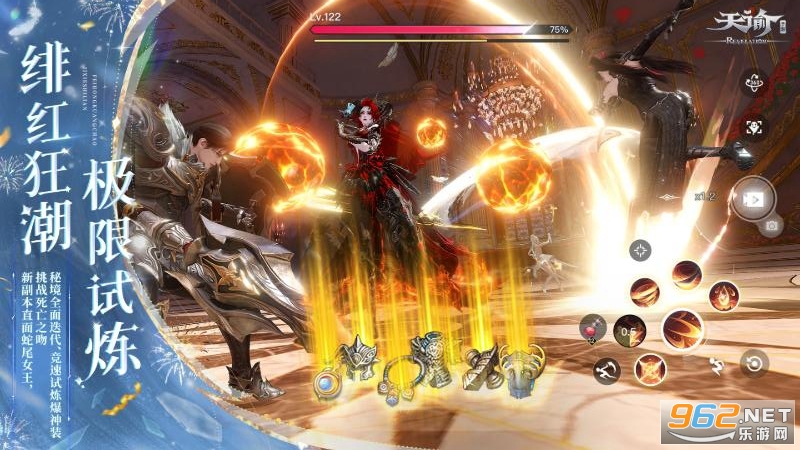Tap the circular arrow reset button
Viewport: 800px width, 450px height.
pos(755,363)
